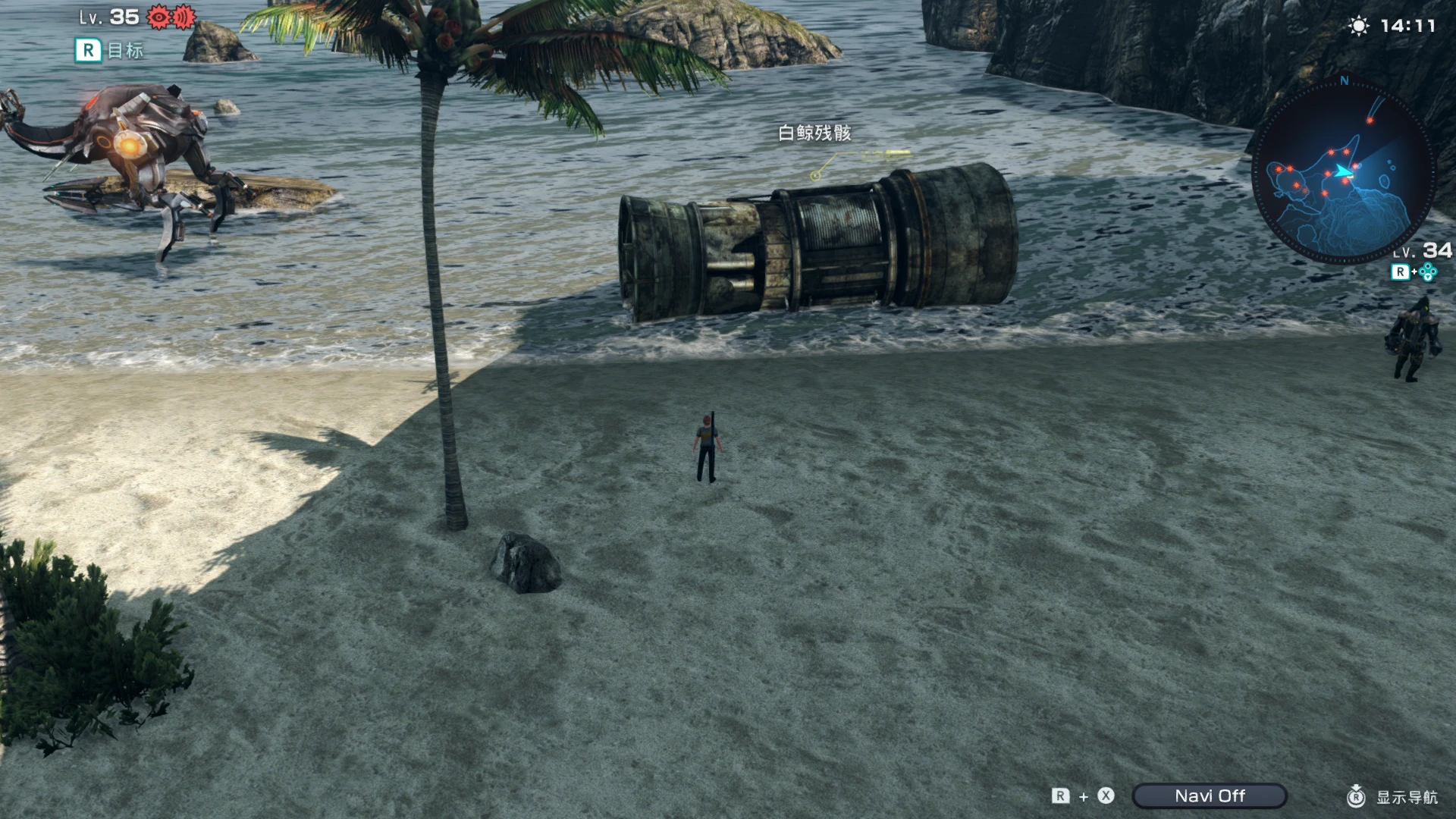Click the X button prompt at the bottom
Screen dimensions: 1456x819
(1106, 796)
